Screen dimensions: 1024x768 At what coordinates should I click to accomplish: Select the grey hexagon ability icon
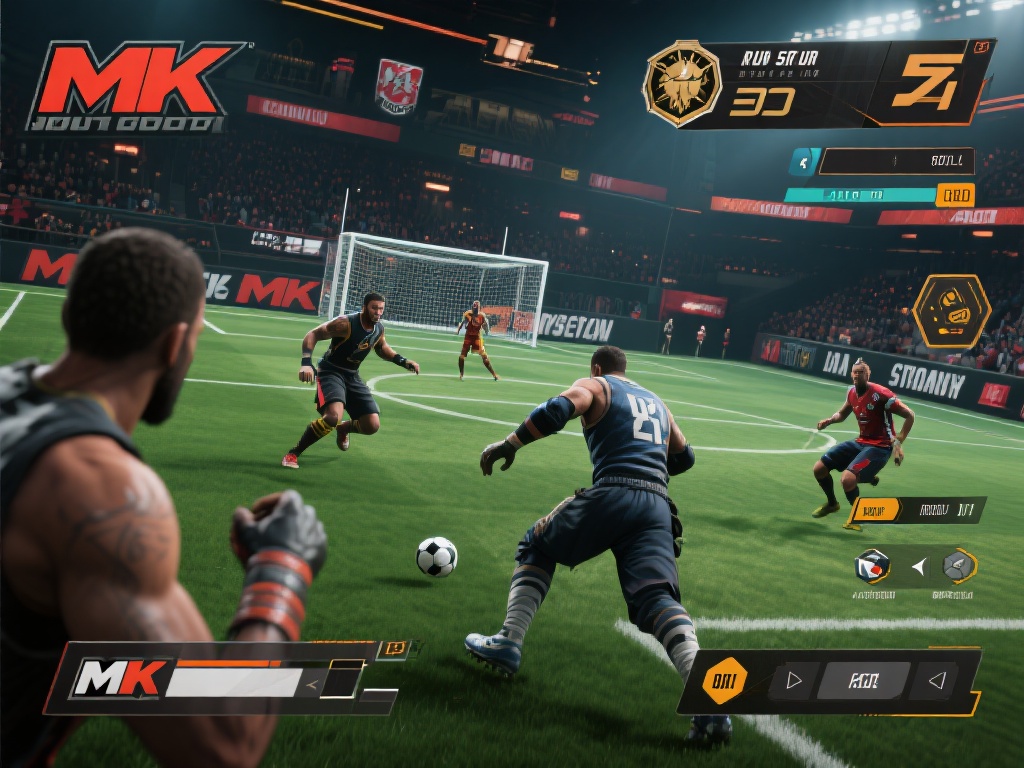tap(959, 566)
